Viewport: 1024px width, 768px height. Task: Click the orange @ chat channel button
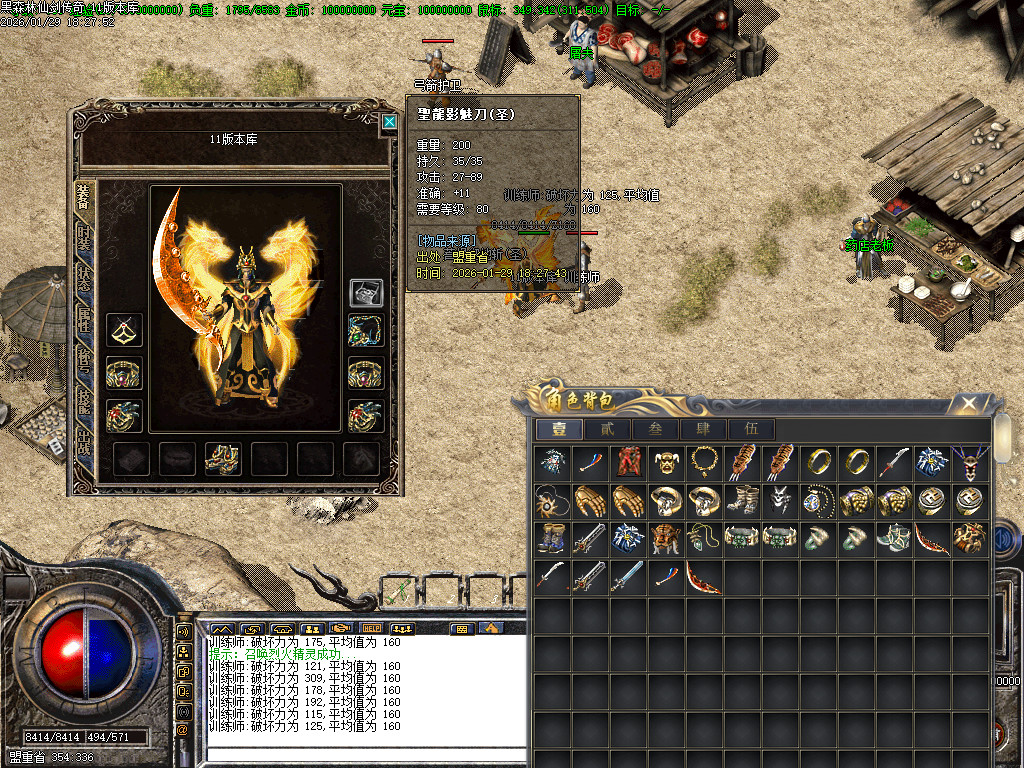pyautogui.click(x=184, y=728)
